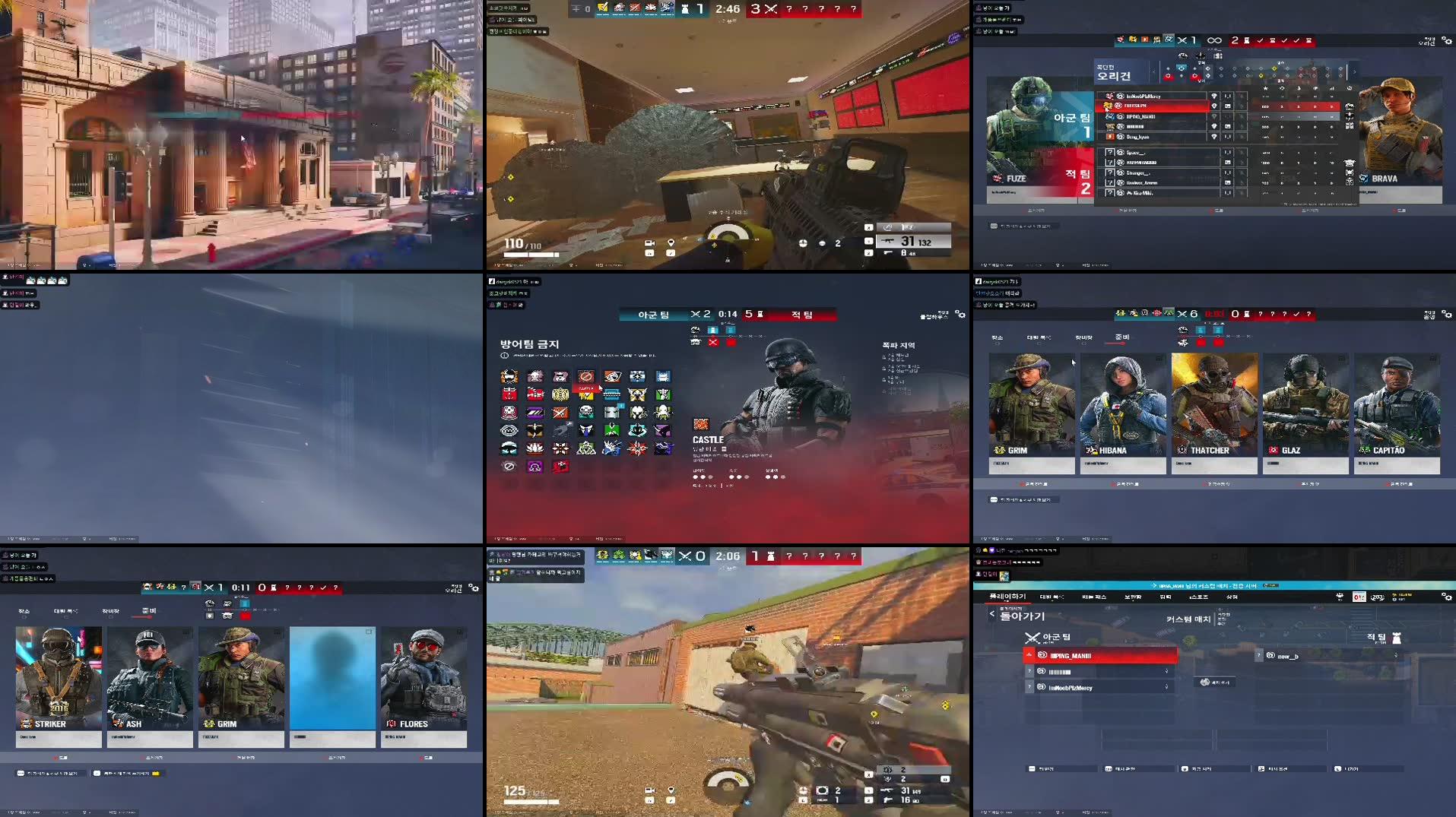1456x817 pixels.
Task: Open the settings gear on the ban screen
Action: pos(960,314)
